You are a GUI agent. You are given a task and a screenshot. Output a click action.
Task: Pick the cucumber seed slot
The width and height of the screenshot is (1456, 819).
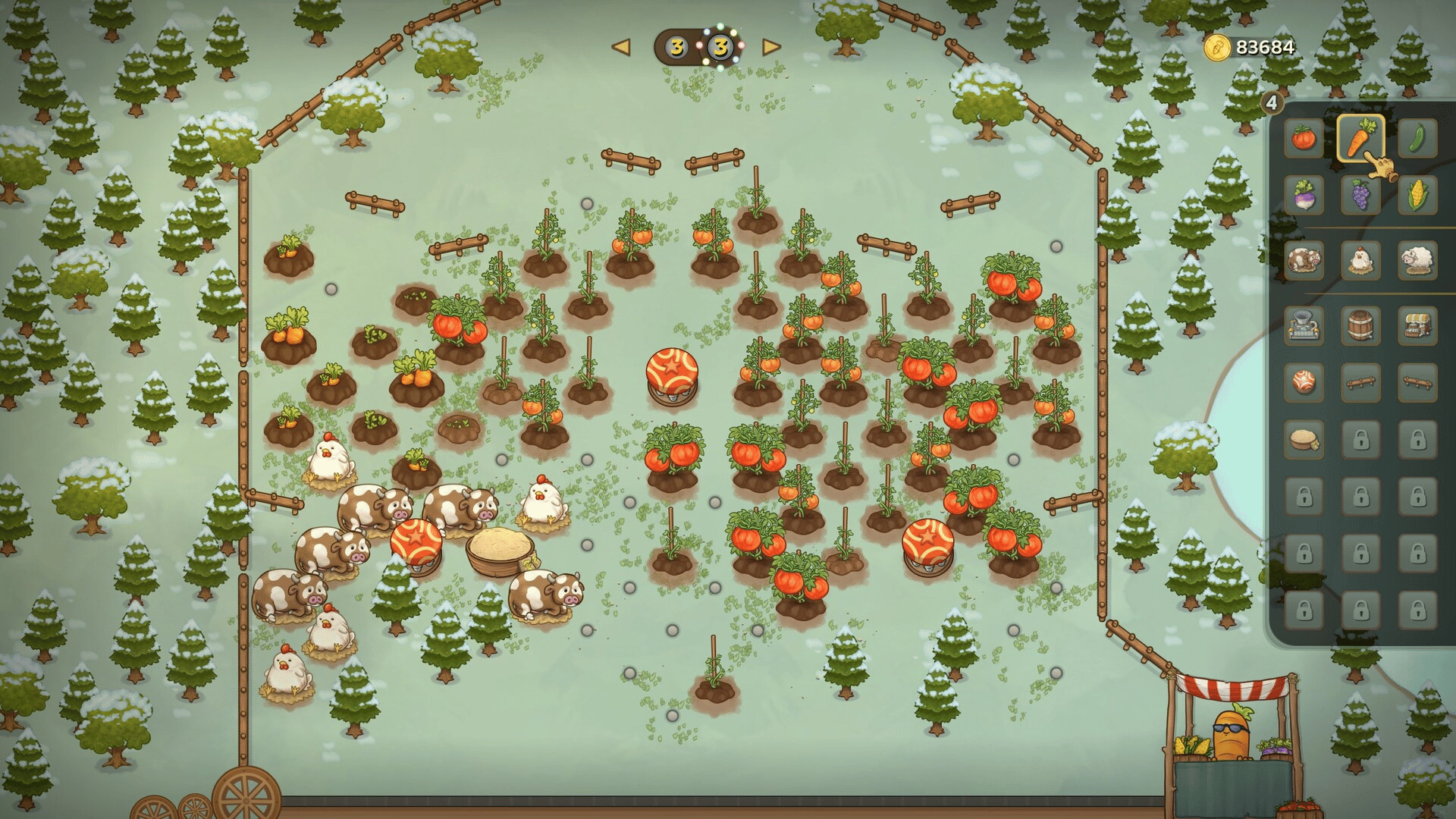point(1417,139)
